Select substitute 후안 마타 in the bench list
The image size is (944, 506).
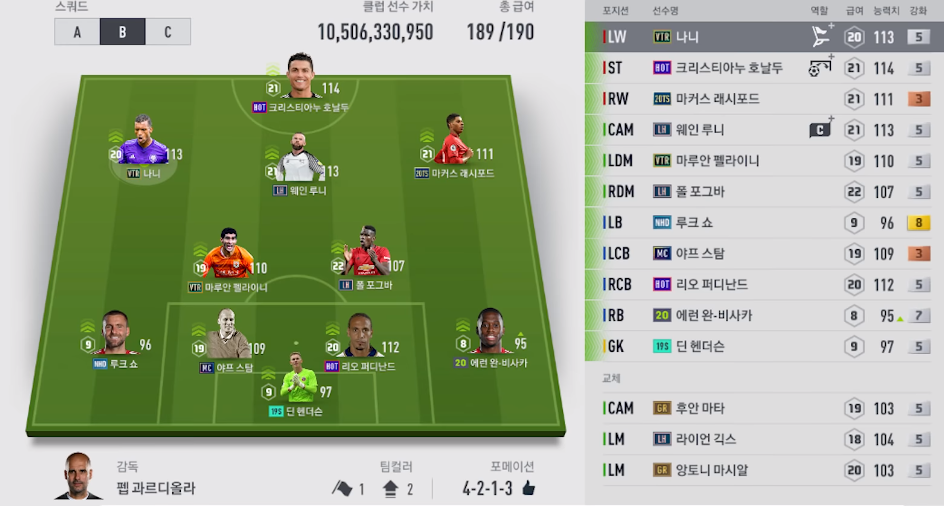[x=764, y=408]
